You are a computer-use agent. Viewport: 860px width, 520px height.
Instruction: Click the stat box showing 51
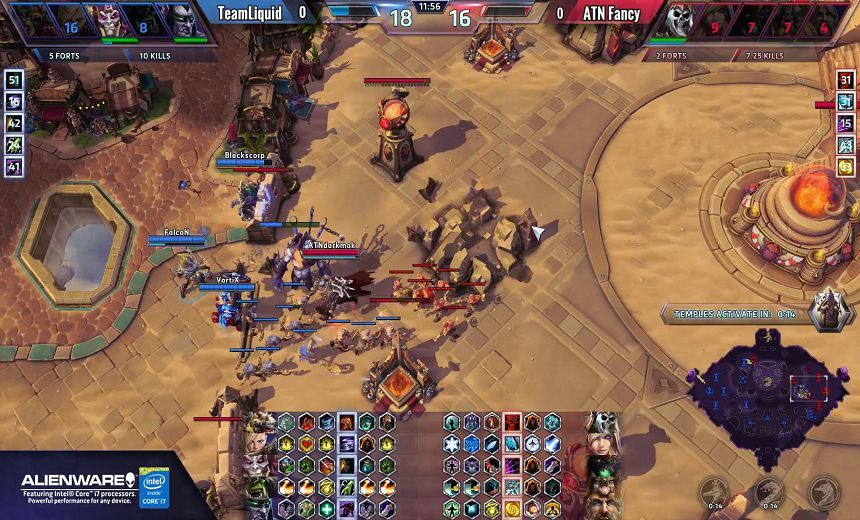[x=14, y=81]
